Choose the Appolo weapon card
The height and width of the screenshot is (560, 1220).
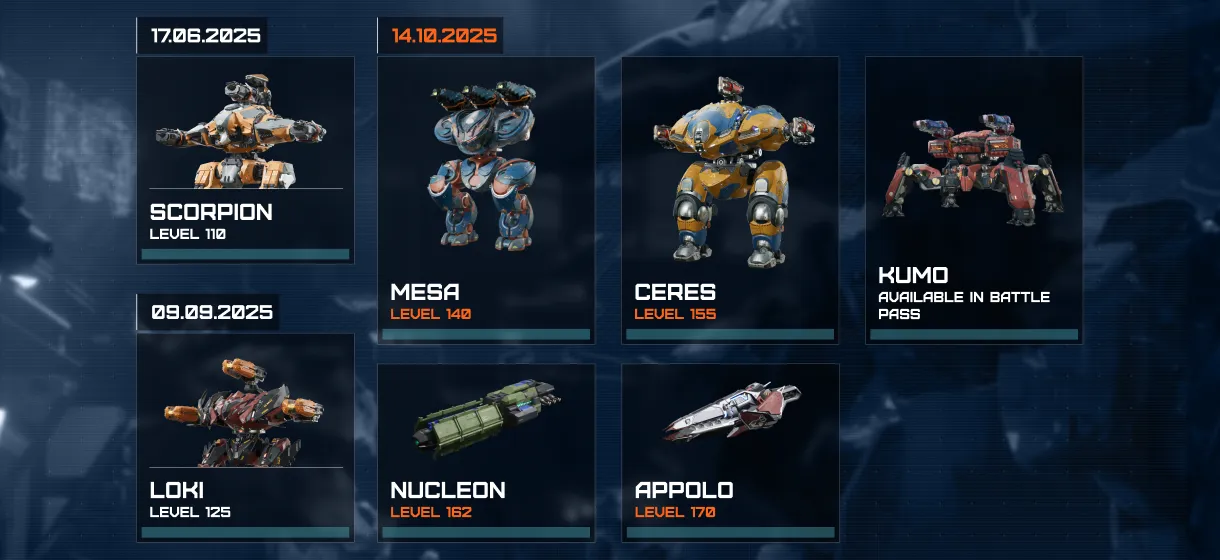tap(730, 452)
